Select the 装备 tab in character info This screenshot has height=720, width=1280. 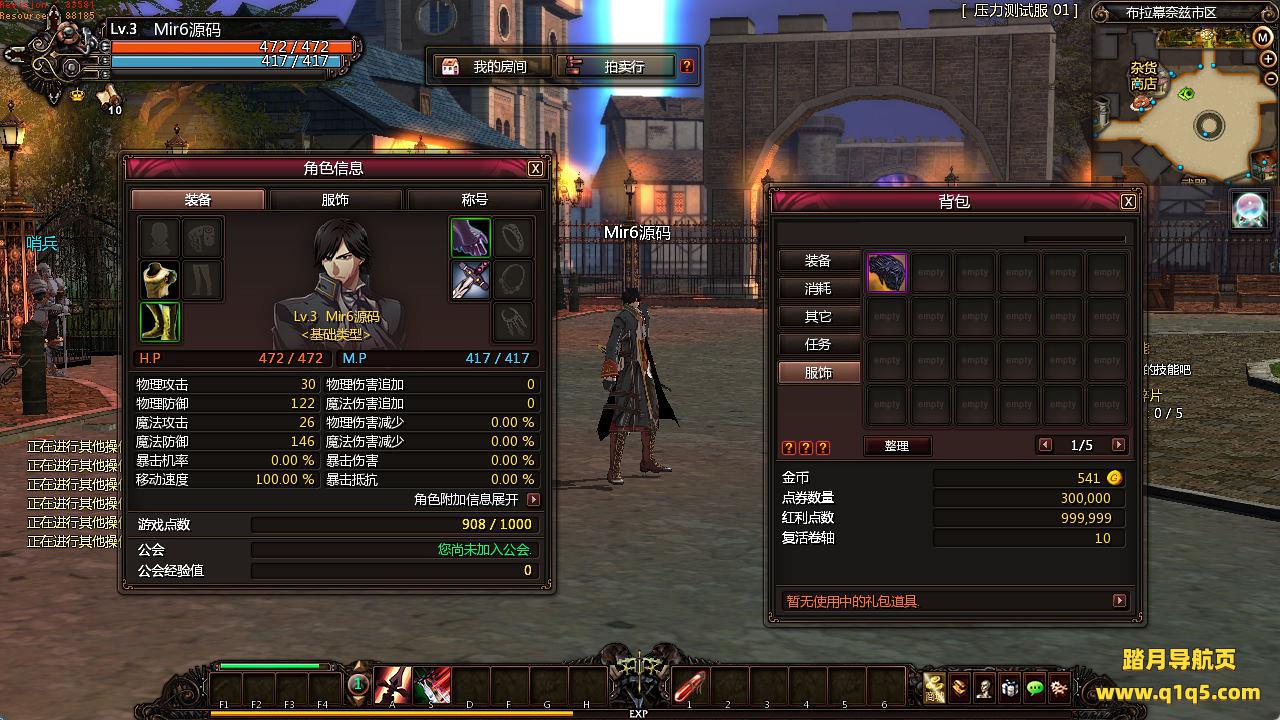pos(198,200)
